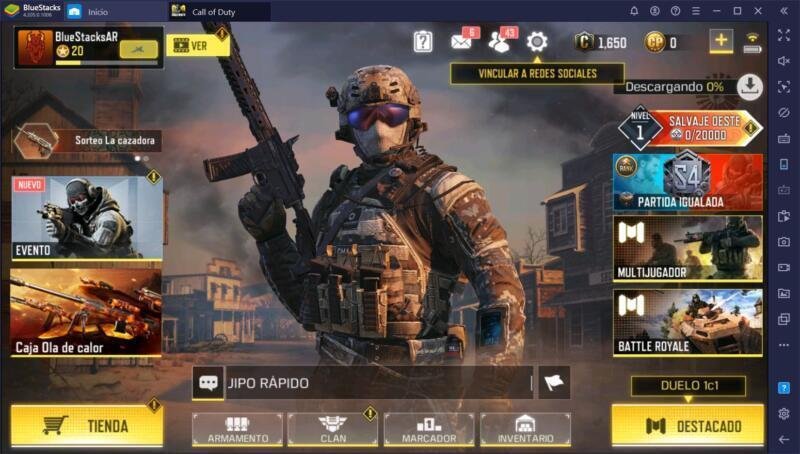
Task: Open the friends list icon
Action: tap(499, 42)
